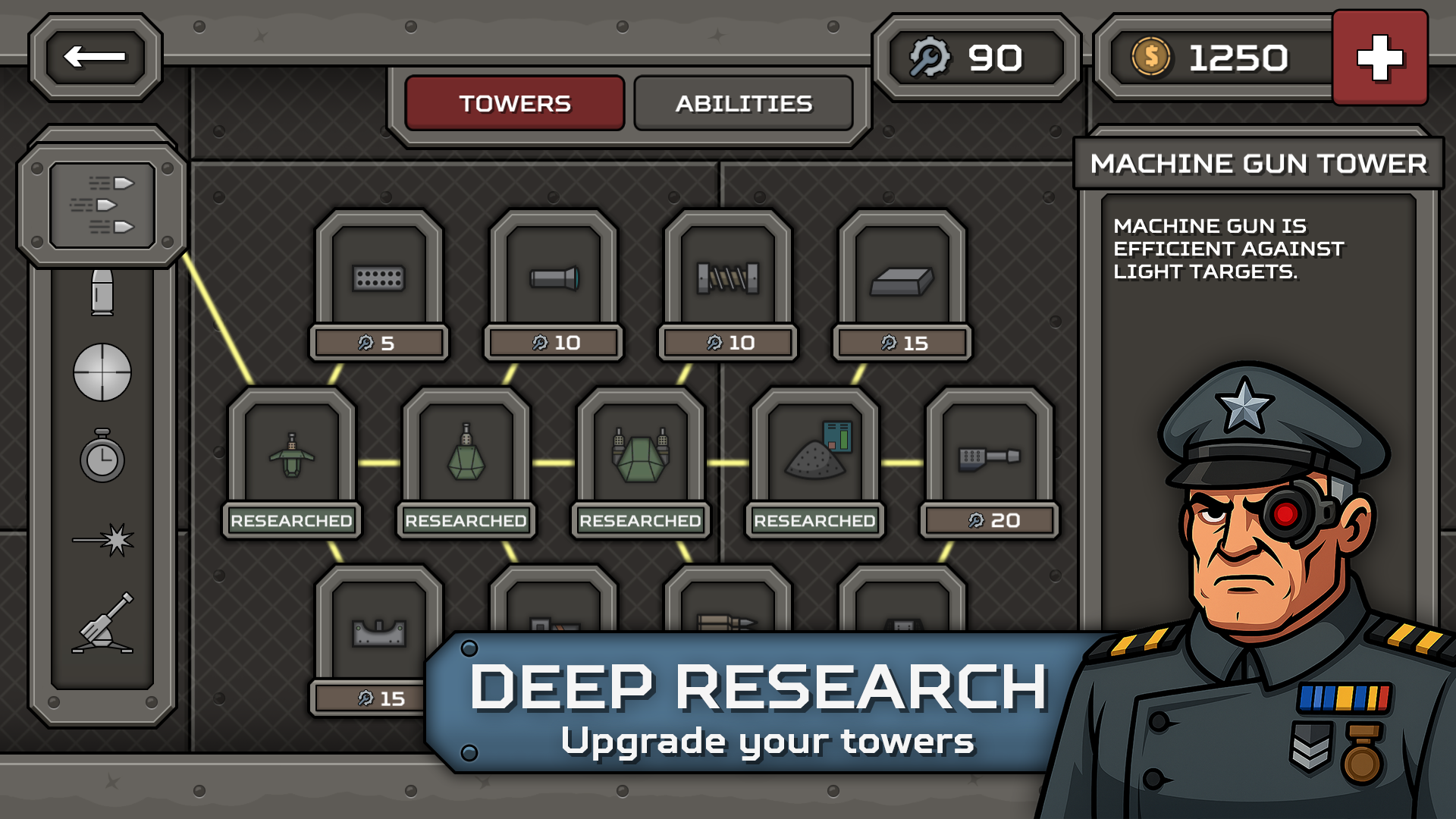Switch to the ABILITIES tab

(745, 103)
